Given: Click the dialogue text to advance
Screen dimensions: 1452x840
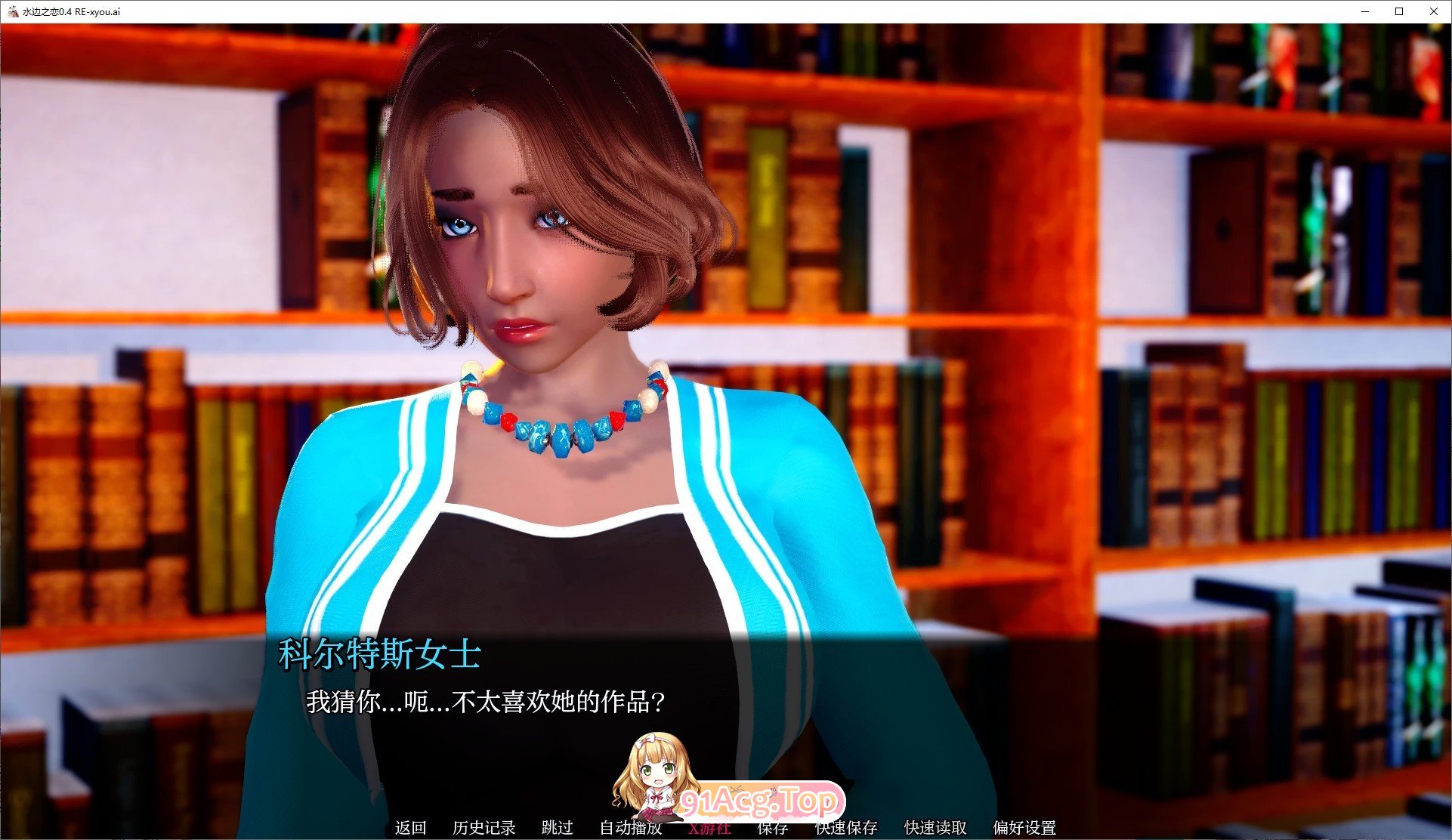Looking at the screenshot, I should click(487, 703).
